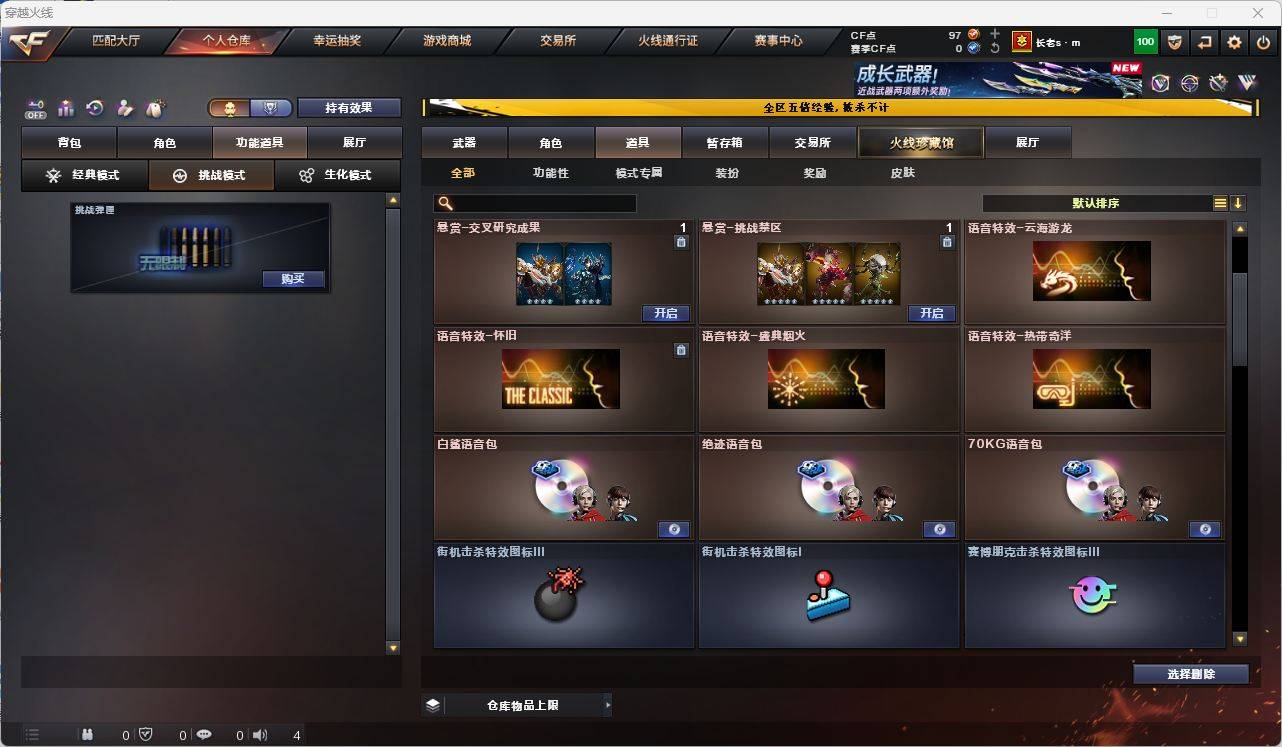Expand the 仓库物品上限 panel arrow
1282x747 pixels.
pyautogui.click(x=609, y=705)
